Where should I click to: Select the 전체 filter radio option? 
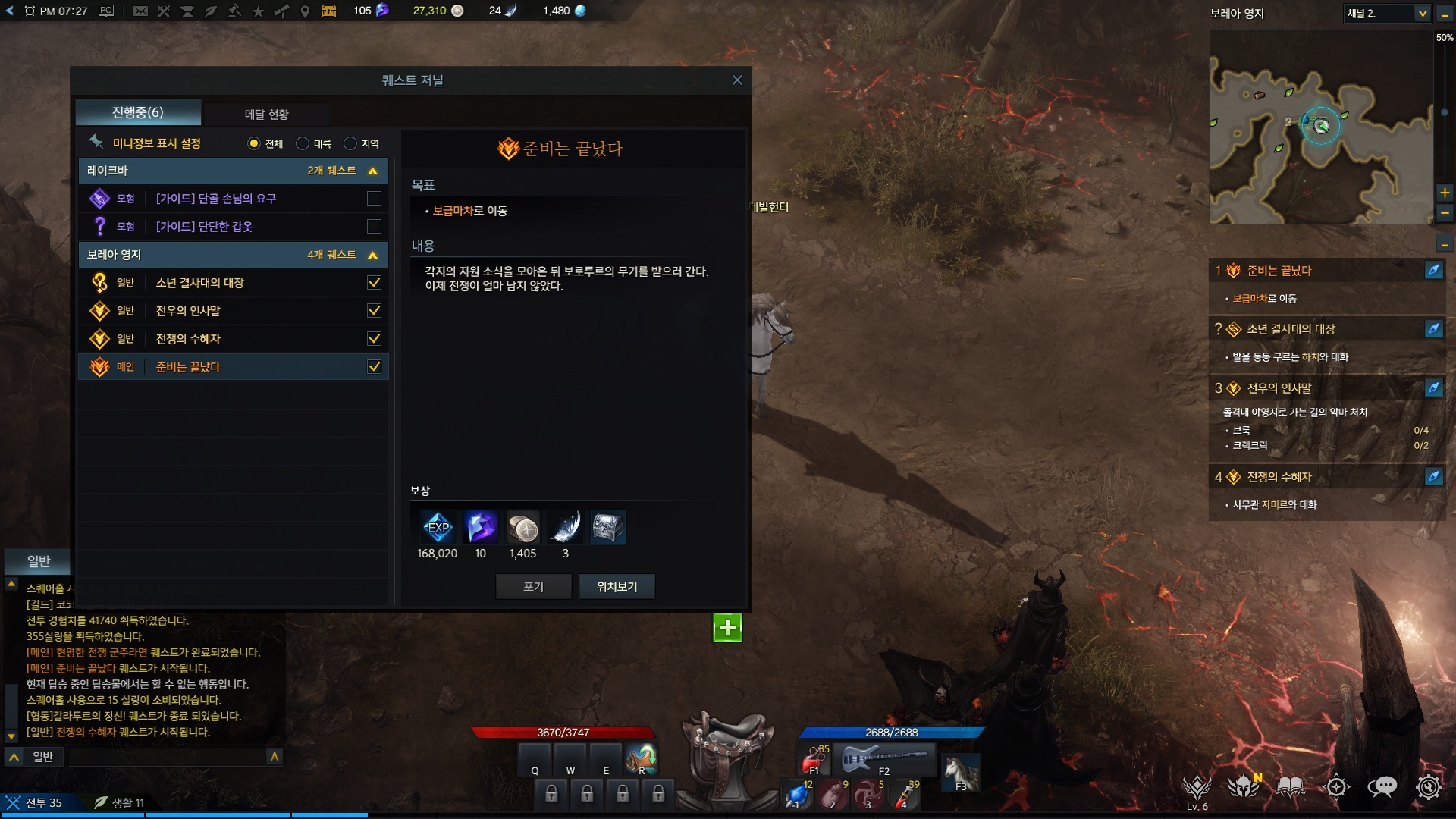[254, 143]
